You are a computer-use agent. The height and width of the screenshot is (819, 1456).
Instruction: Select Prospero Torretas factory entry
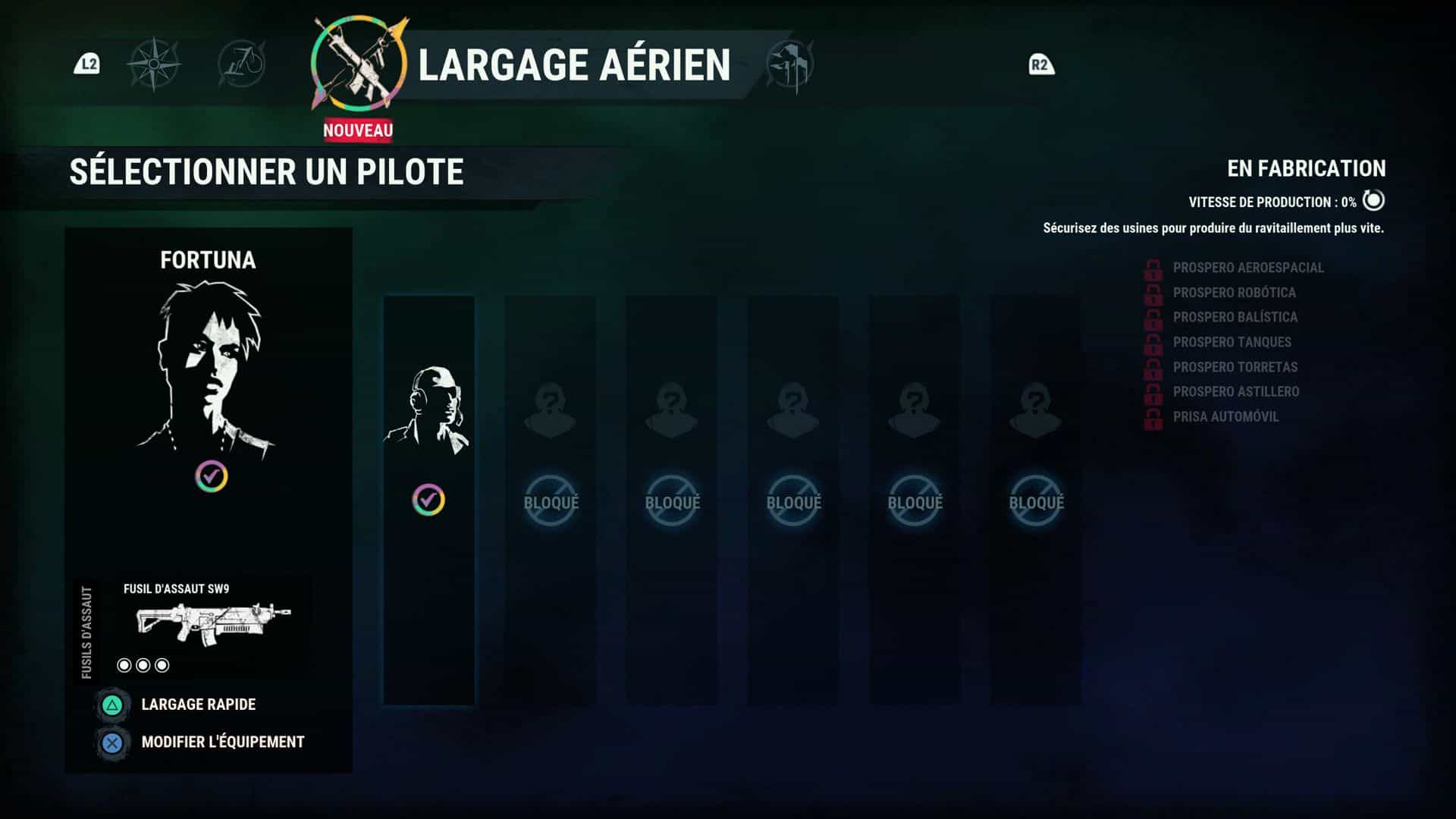tap(1235, 367)
